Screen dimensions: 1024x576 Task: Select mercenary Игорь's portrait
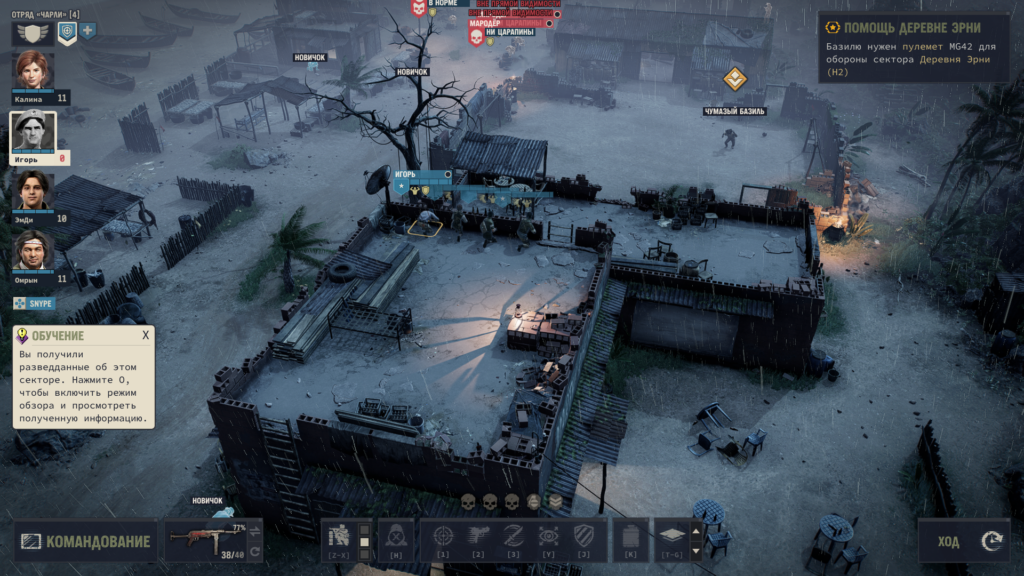point(33,131)
